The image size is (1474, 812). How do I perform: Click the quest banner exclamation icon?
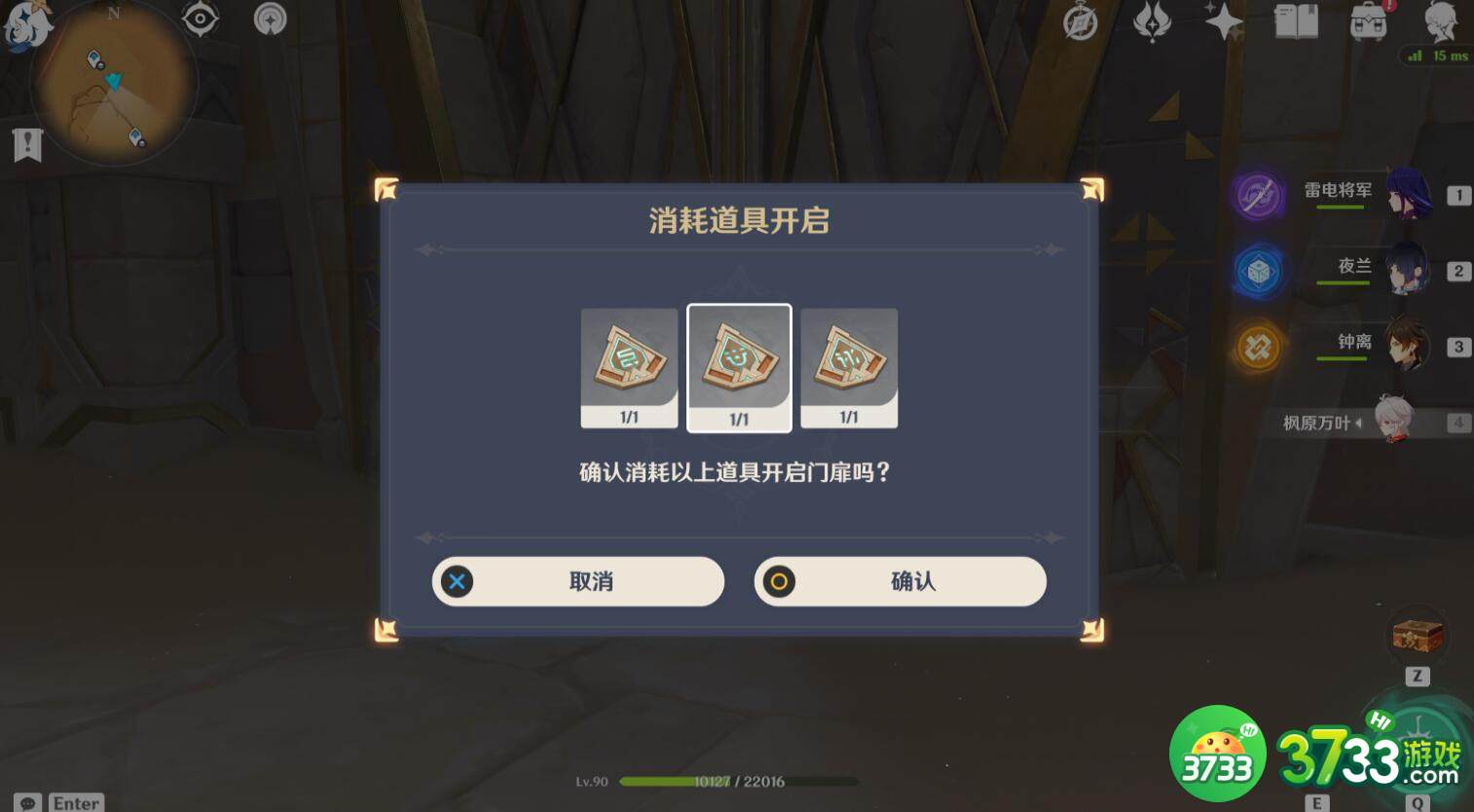click(27, 144)
